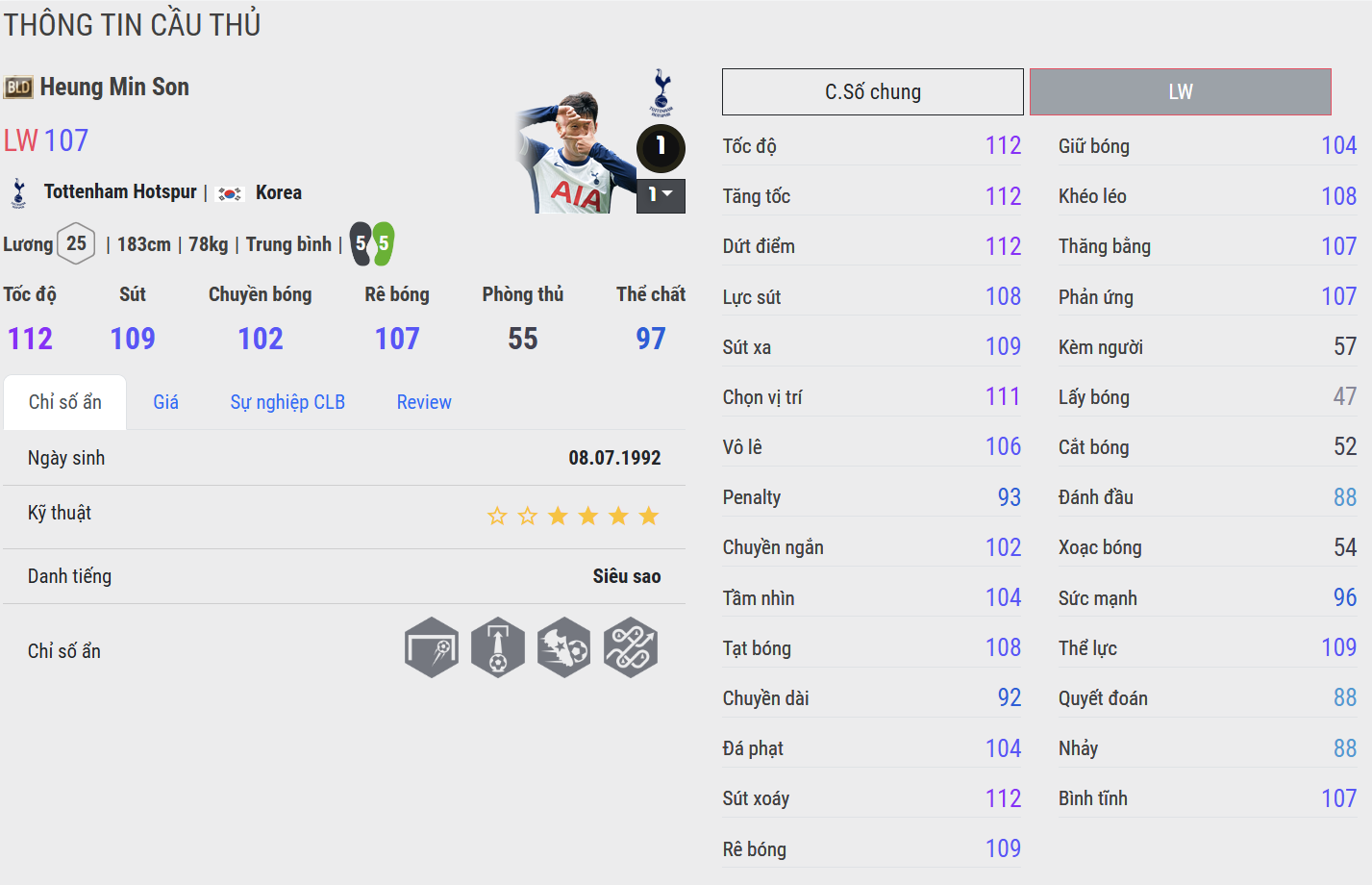Show the Sự nghiệp CLB tab
Screen dimensions: 1372x885
pyautogui.click(x=287, y=402)
